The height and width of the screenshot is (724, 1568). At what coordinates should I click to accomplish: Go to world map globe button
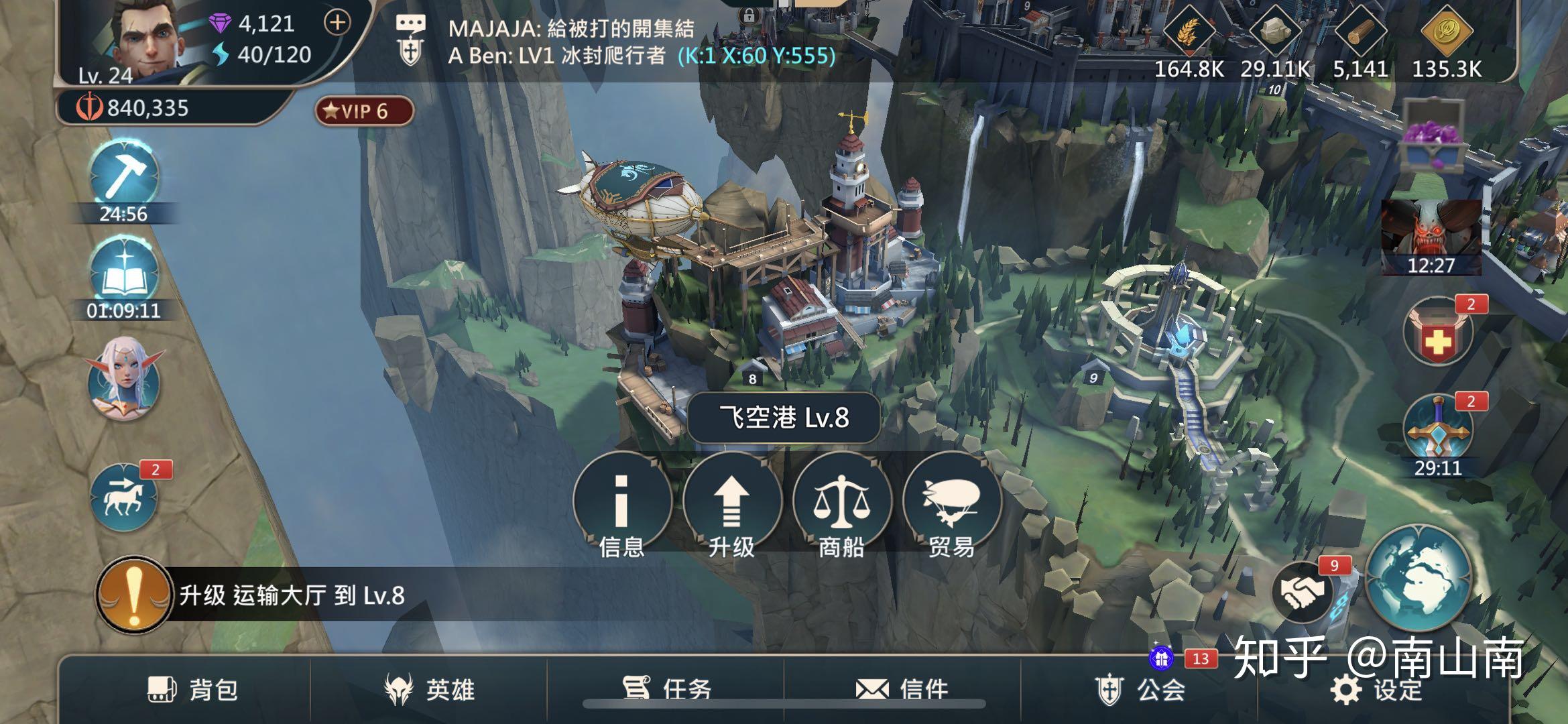[x=1418, y=578]
